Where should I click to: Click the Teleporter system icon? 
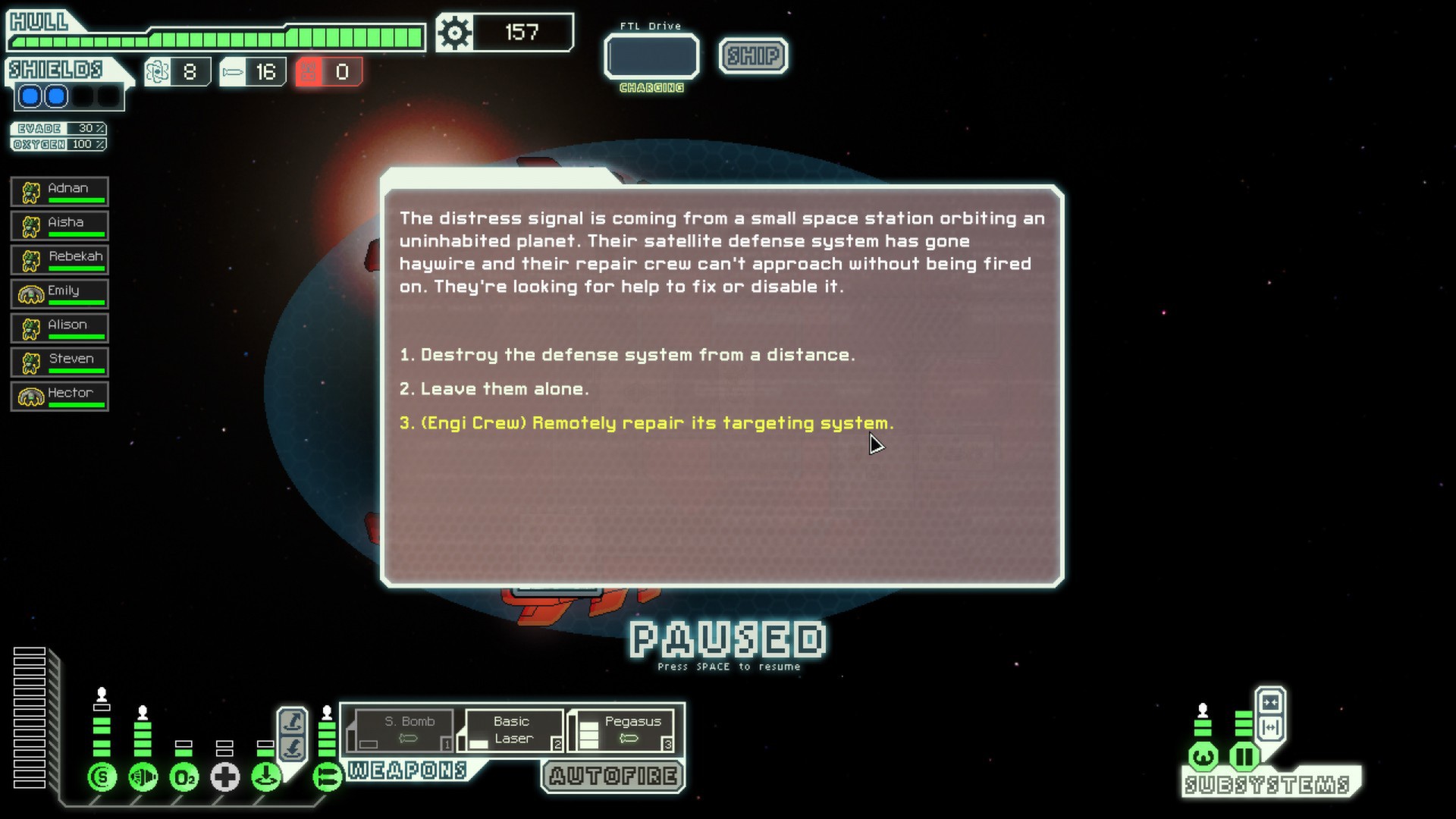[265, 777]
